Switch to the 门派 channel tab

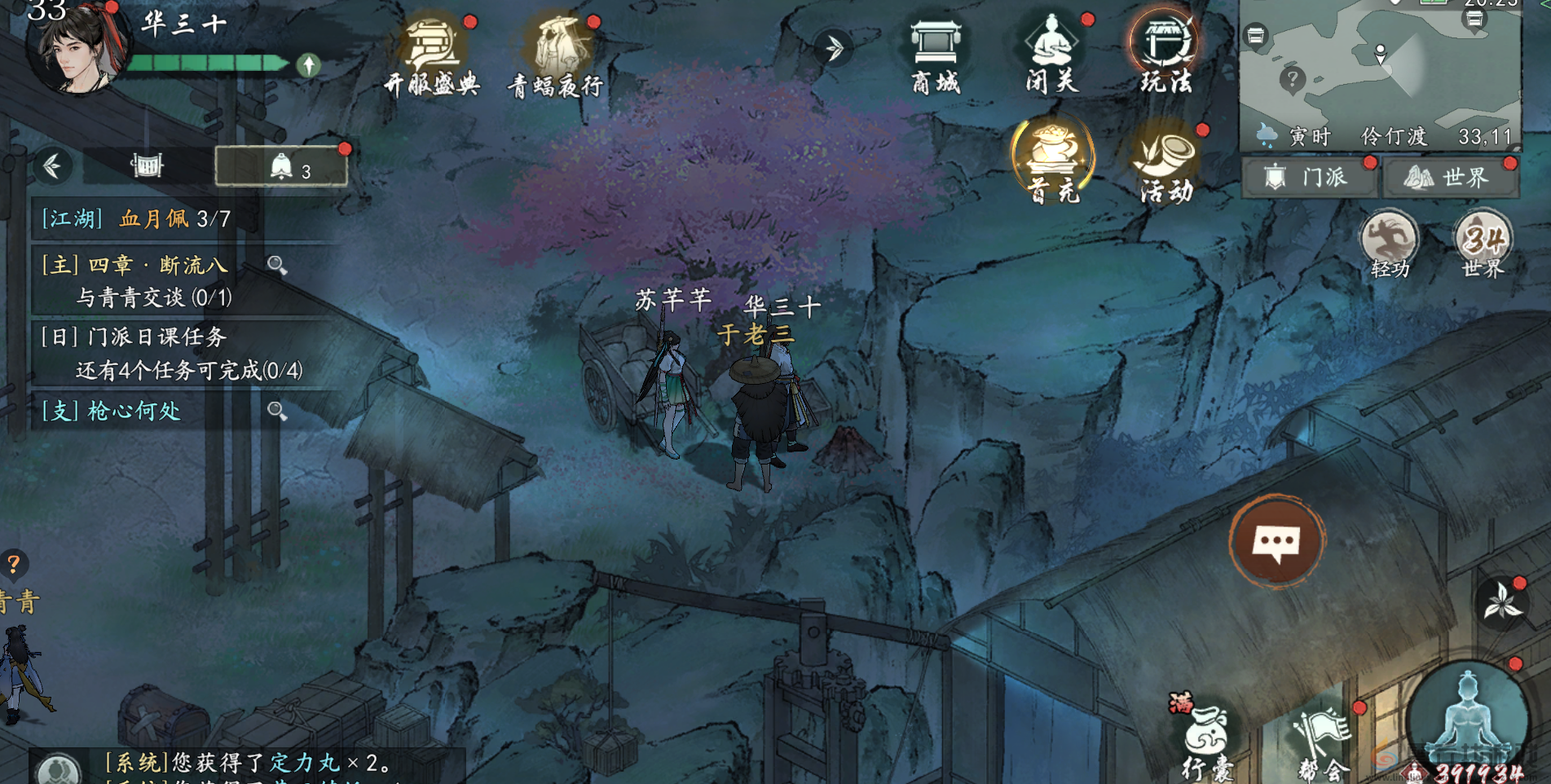1308,177
